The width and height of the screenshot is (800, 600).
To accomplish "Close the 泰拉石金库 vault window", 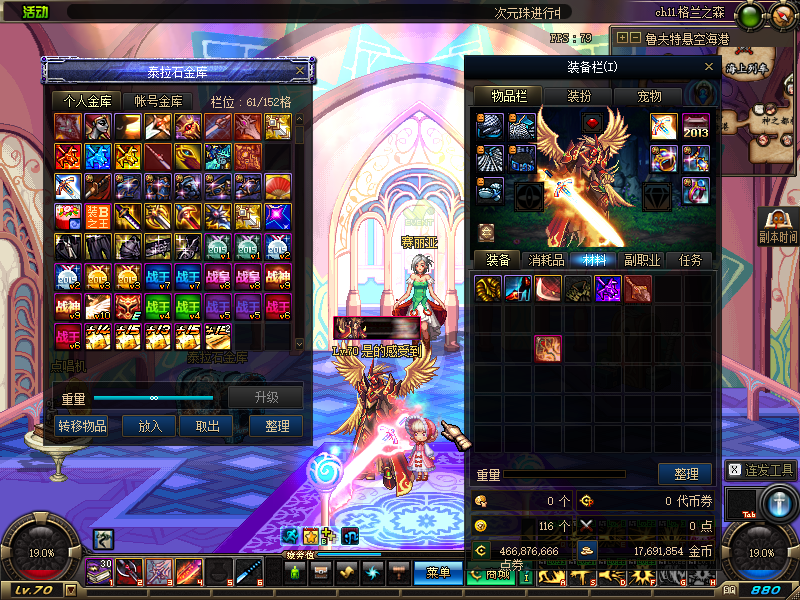I will tap(300, 71).
